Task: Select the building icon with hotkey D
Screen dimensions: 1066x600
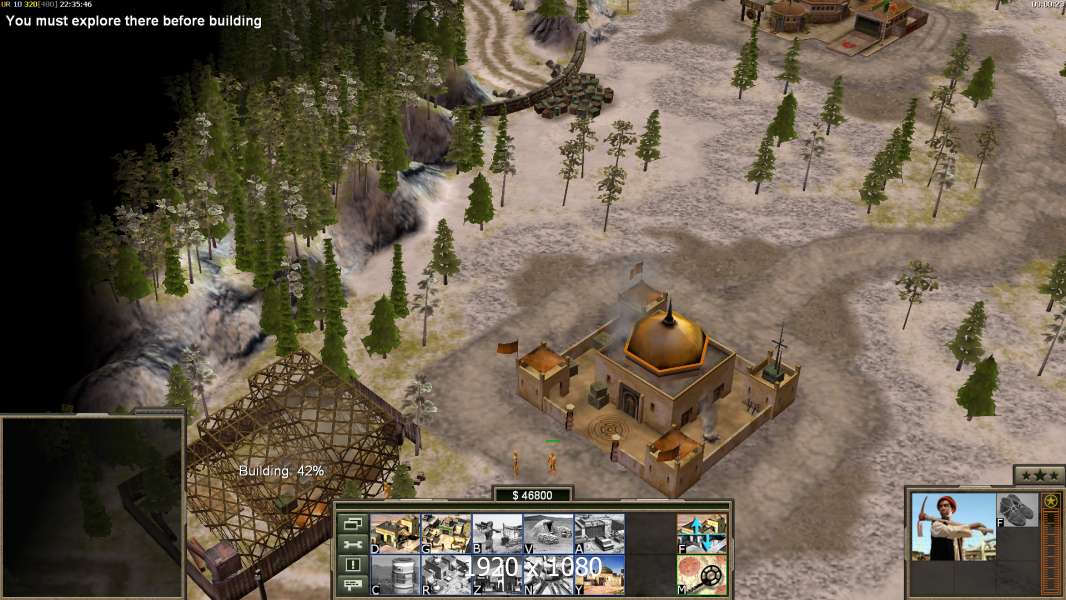Action: (x=395, y=534)
